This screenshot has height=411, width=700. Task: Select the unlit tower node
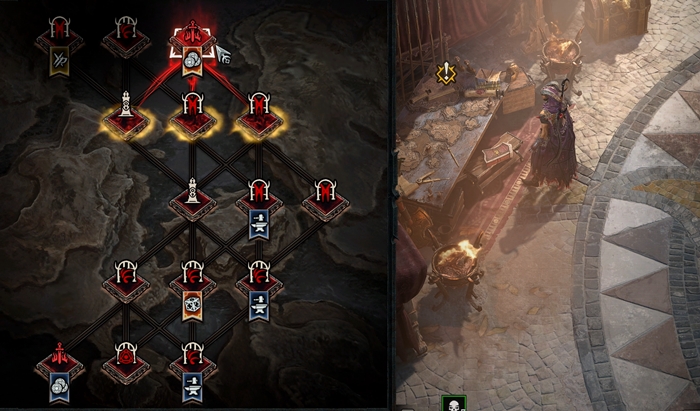tap(193, 195)
